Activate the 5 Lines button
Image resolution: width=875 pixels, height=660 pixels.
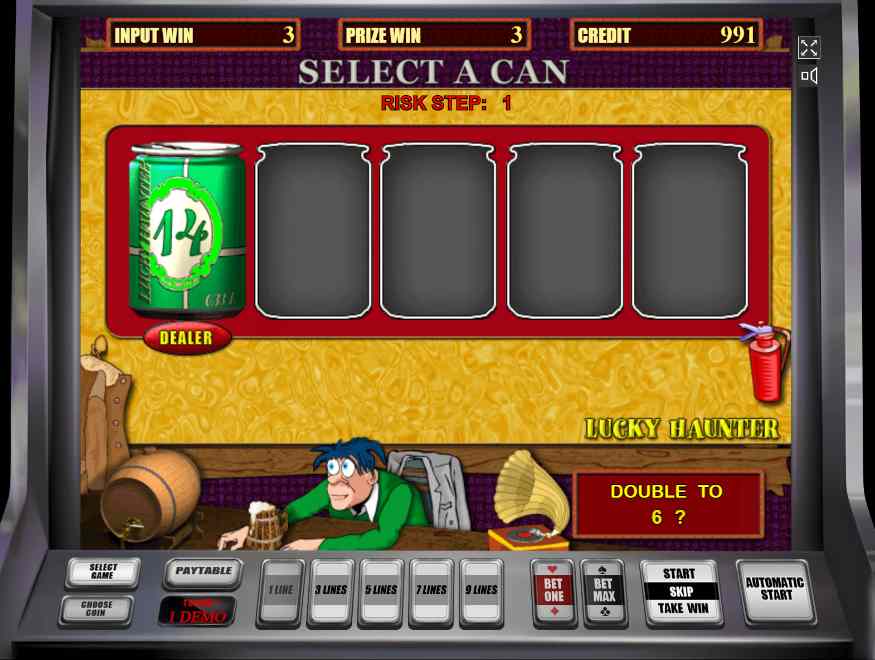click(381, 592)
